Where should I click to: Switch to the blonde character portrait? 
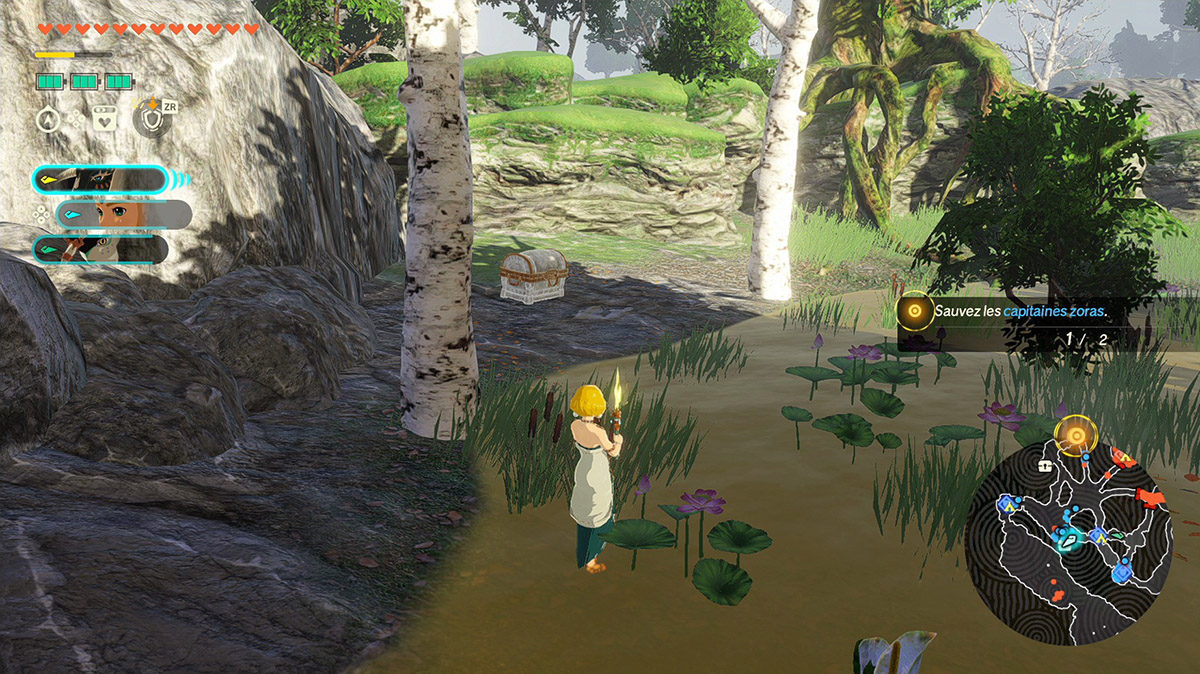coord(124,214)
